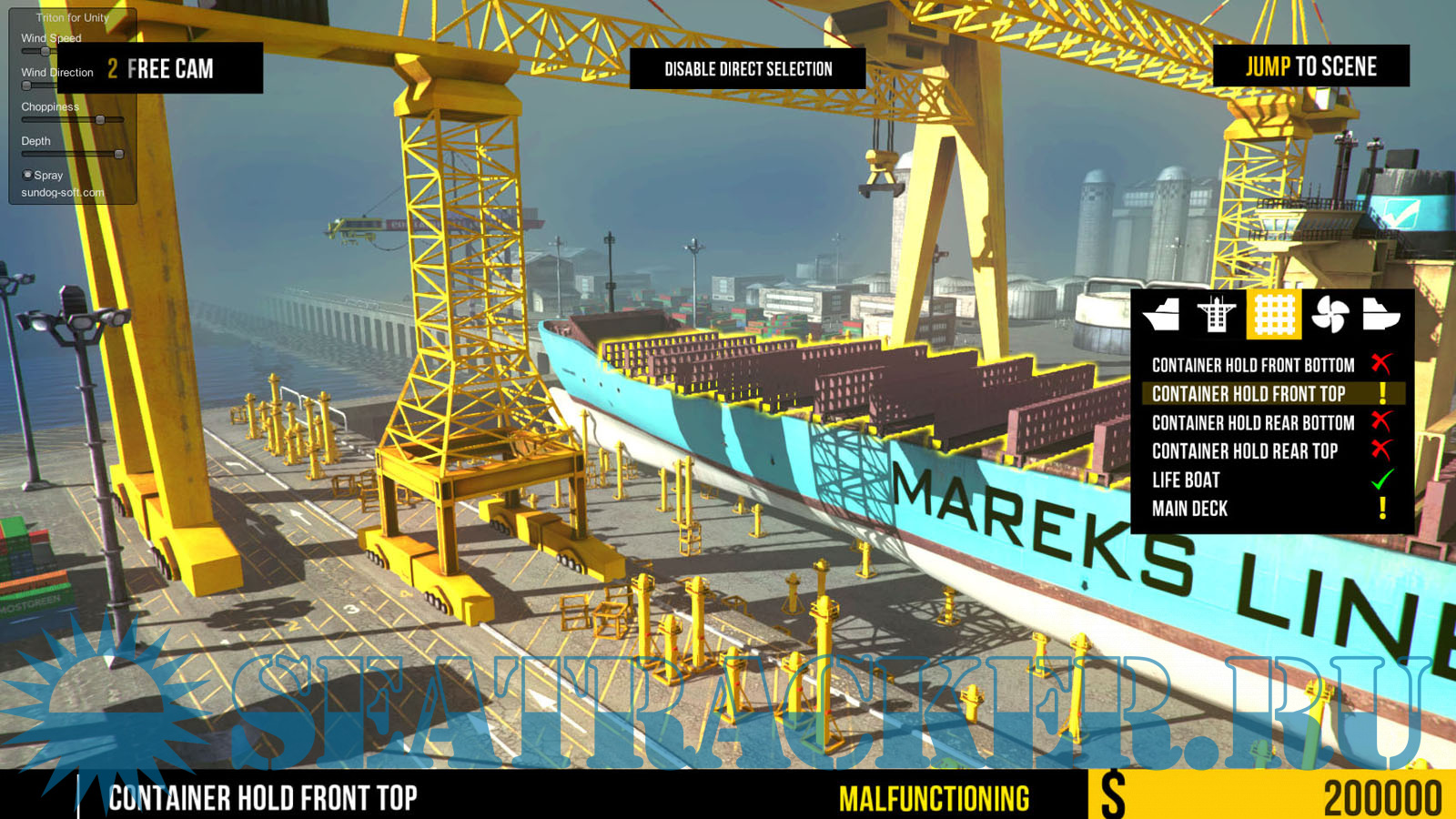
Task: Click Disable Direct Selection button
Action: (x=747, y=69)
